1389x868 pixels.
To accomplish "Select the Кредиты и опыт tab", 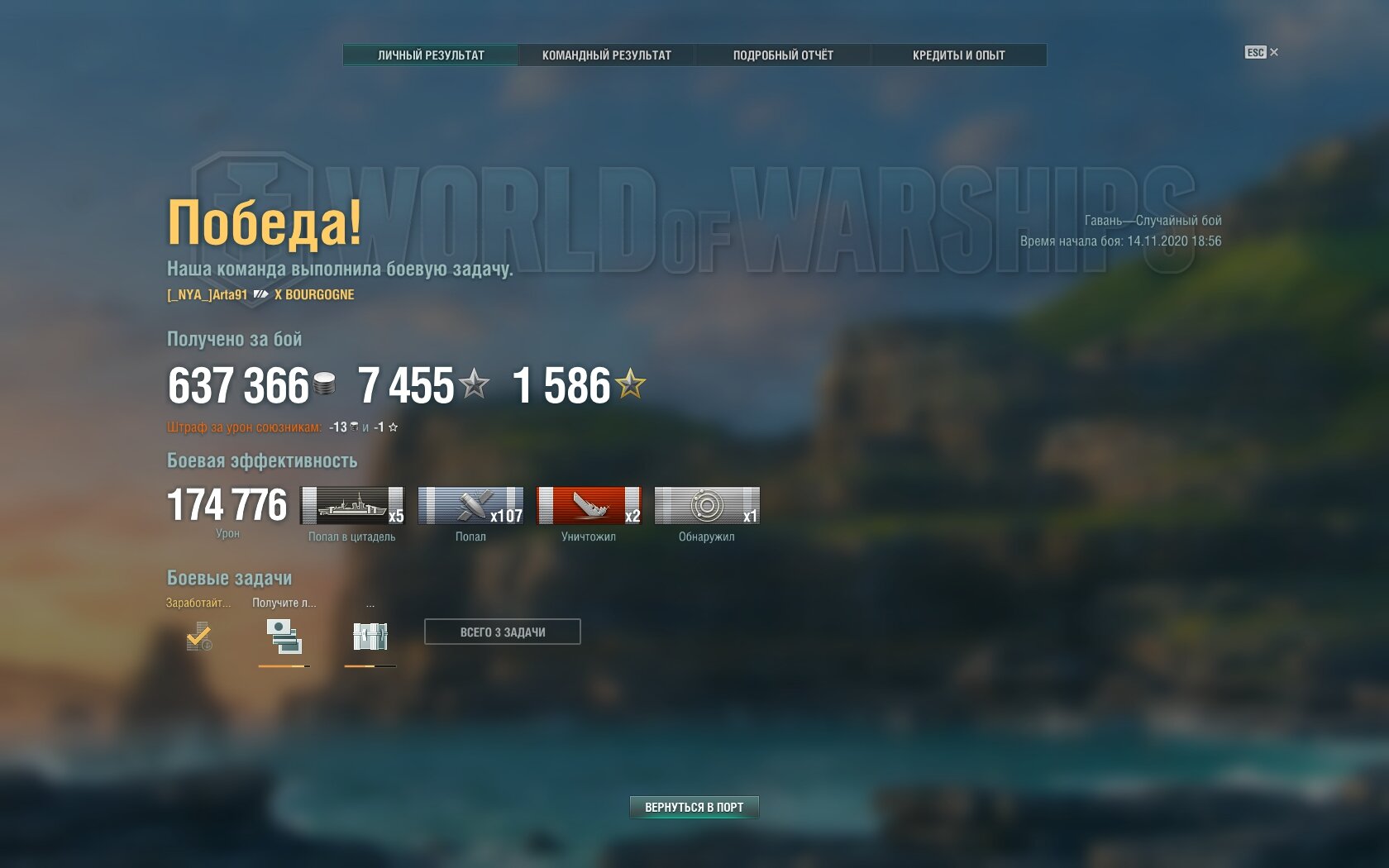I will (x=958, y=55).
